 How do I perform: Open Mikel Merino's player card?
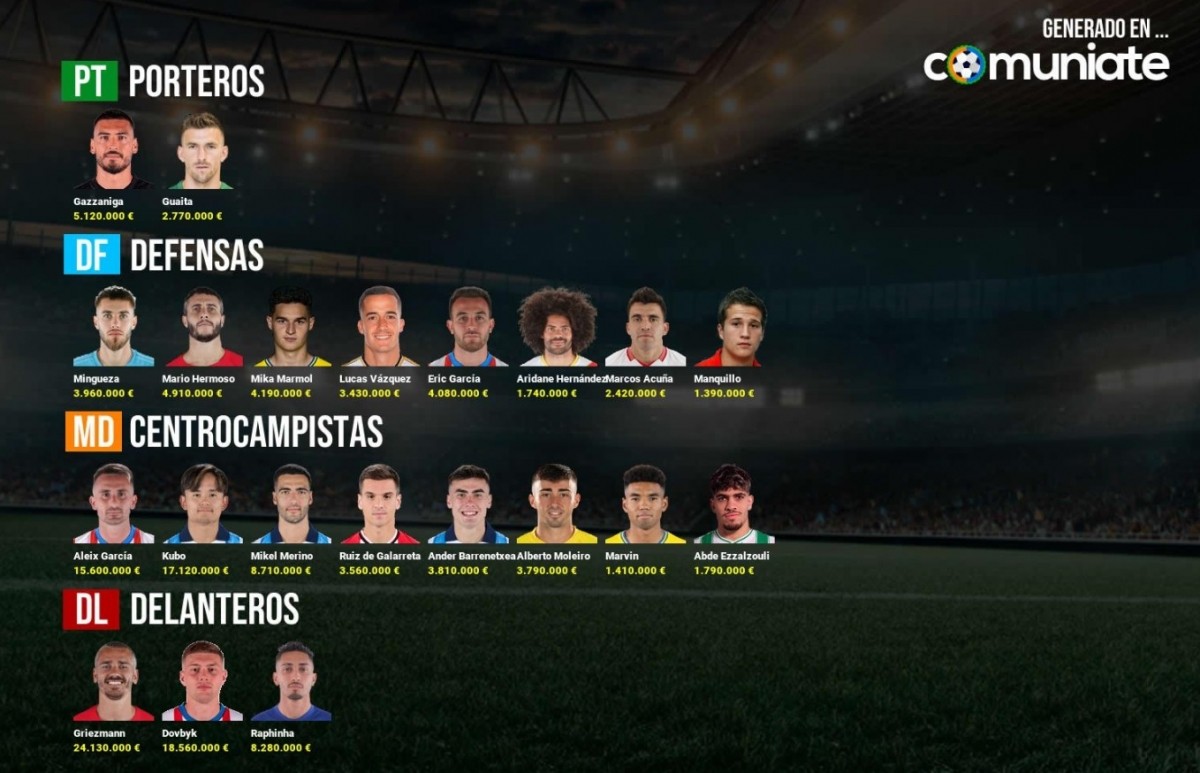coord(291,504)
